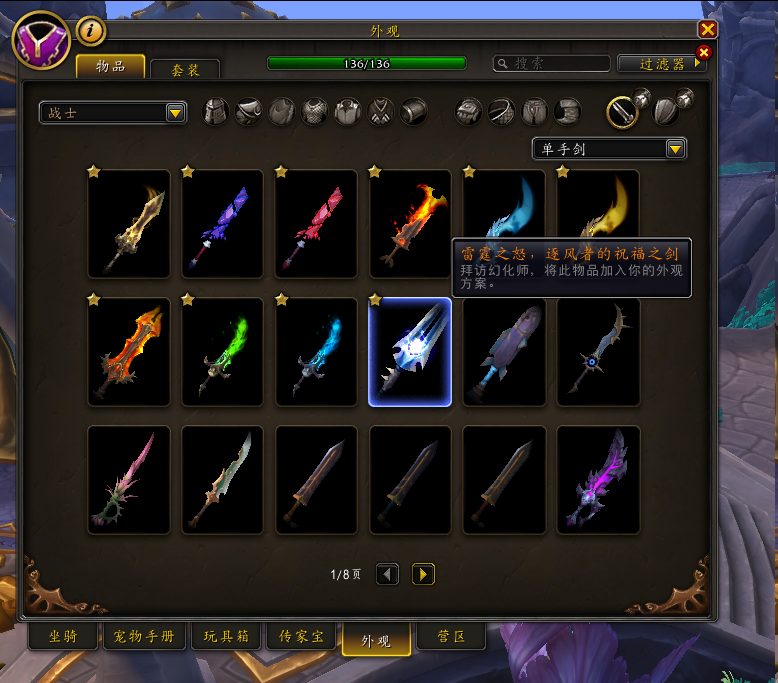The height and width of the screenshot is (683, 778).
Task: Open the 传家宝 heirlooms tab
Action: 301,636
